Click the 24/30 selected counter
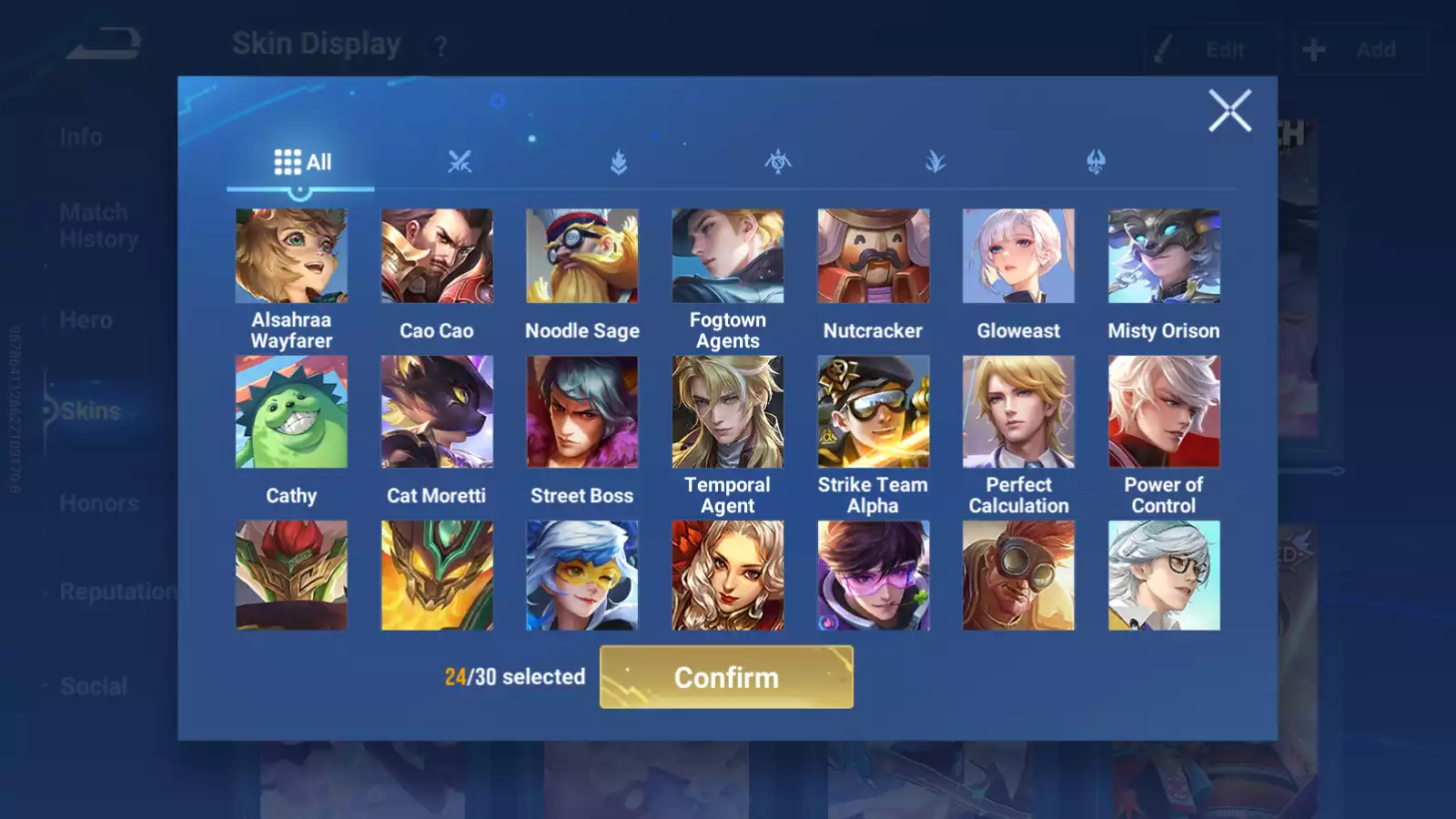The width and height of the screenshot is (1456, 819). (x=514, y=677)
